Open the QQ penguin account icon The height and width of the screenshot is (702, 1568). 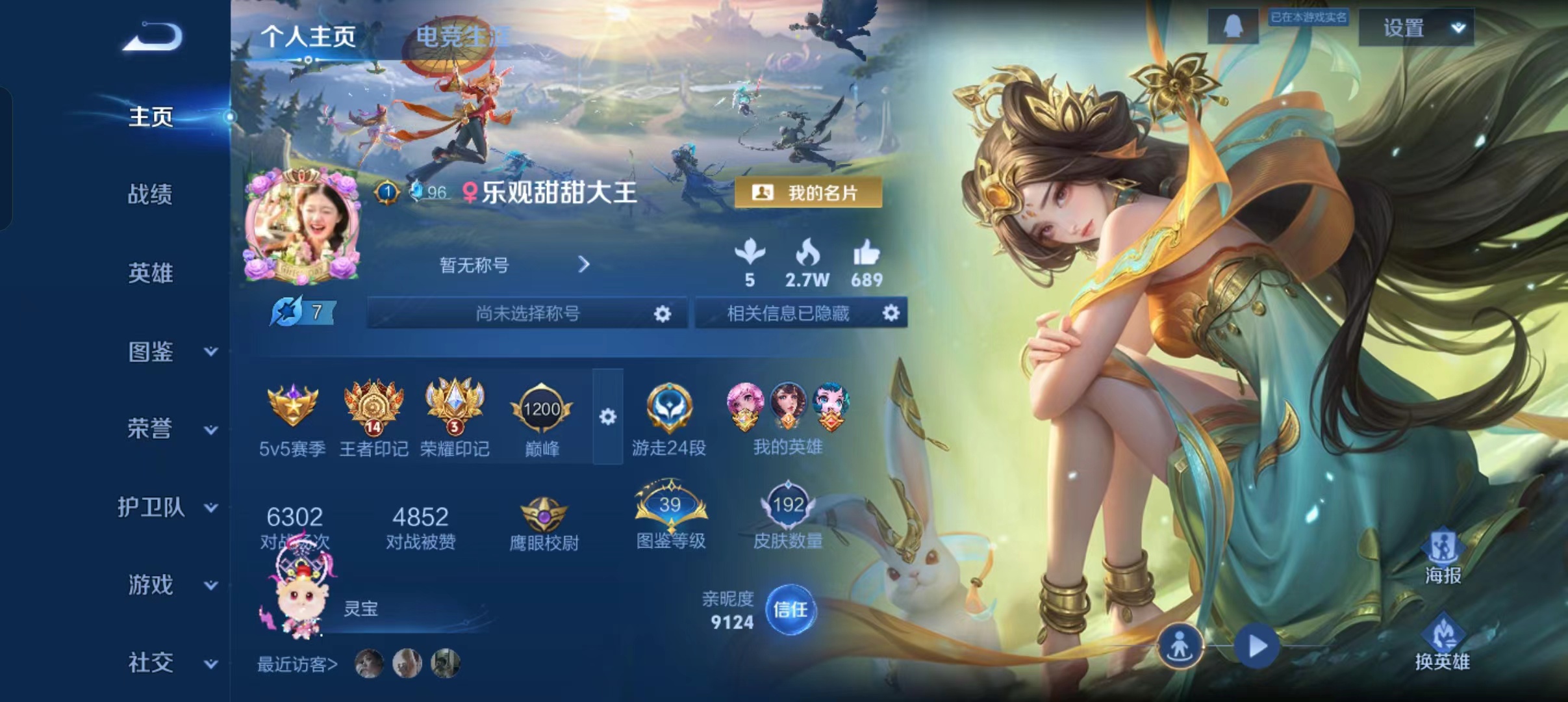tap(1233, 25)
